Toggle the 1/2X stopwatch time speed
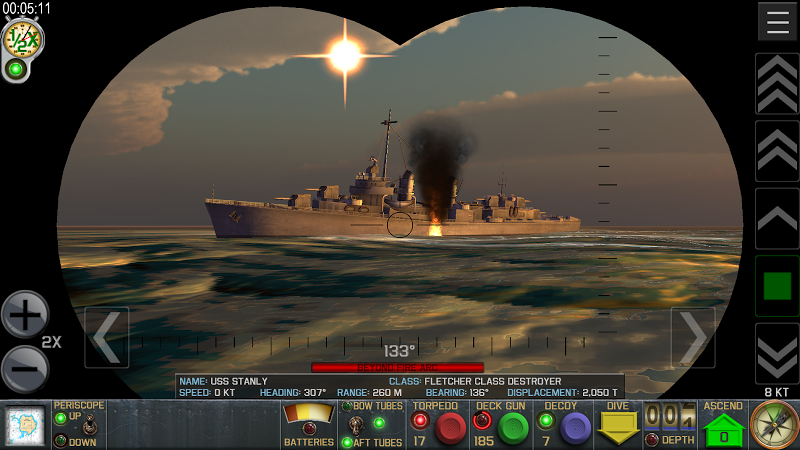800x450 pixels. [x=21, y=39]
